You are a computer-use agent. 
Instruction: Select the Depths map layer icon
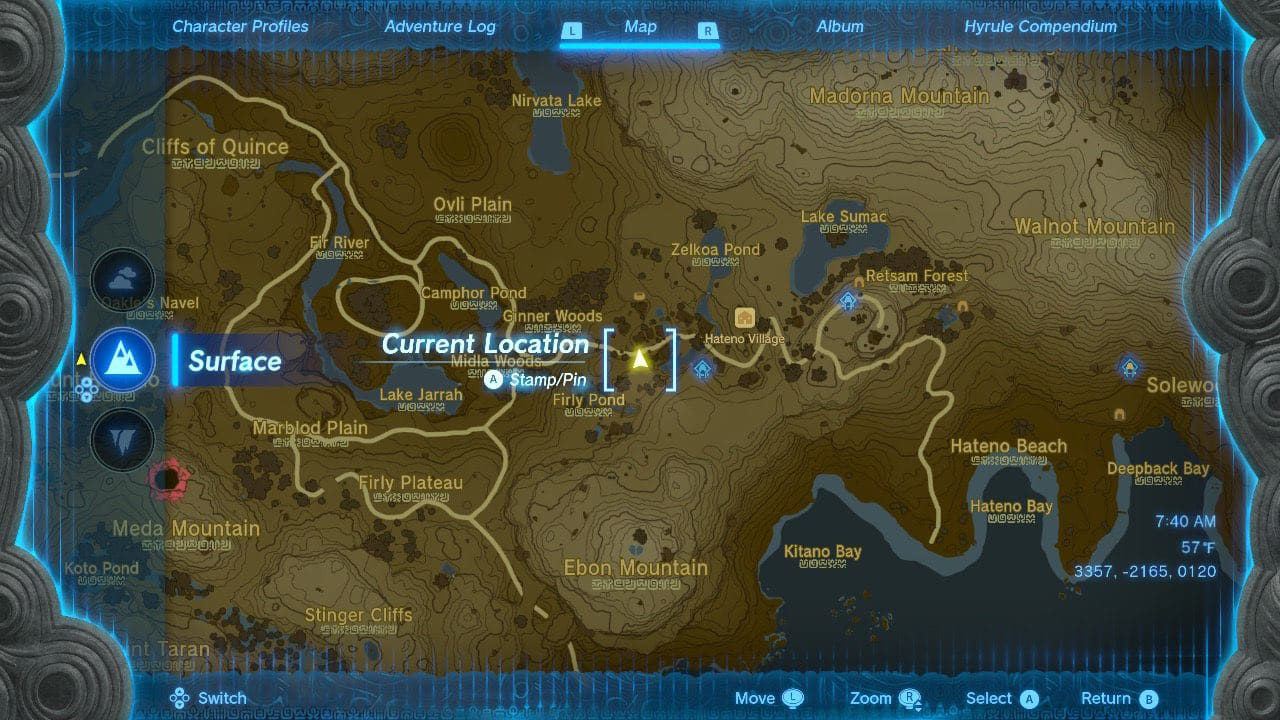pyautogui.click(x=122, y=441)
